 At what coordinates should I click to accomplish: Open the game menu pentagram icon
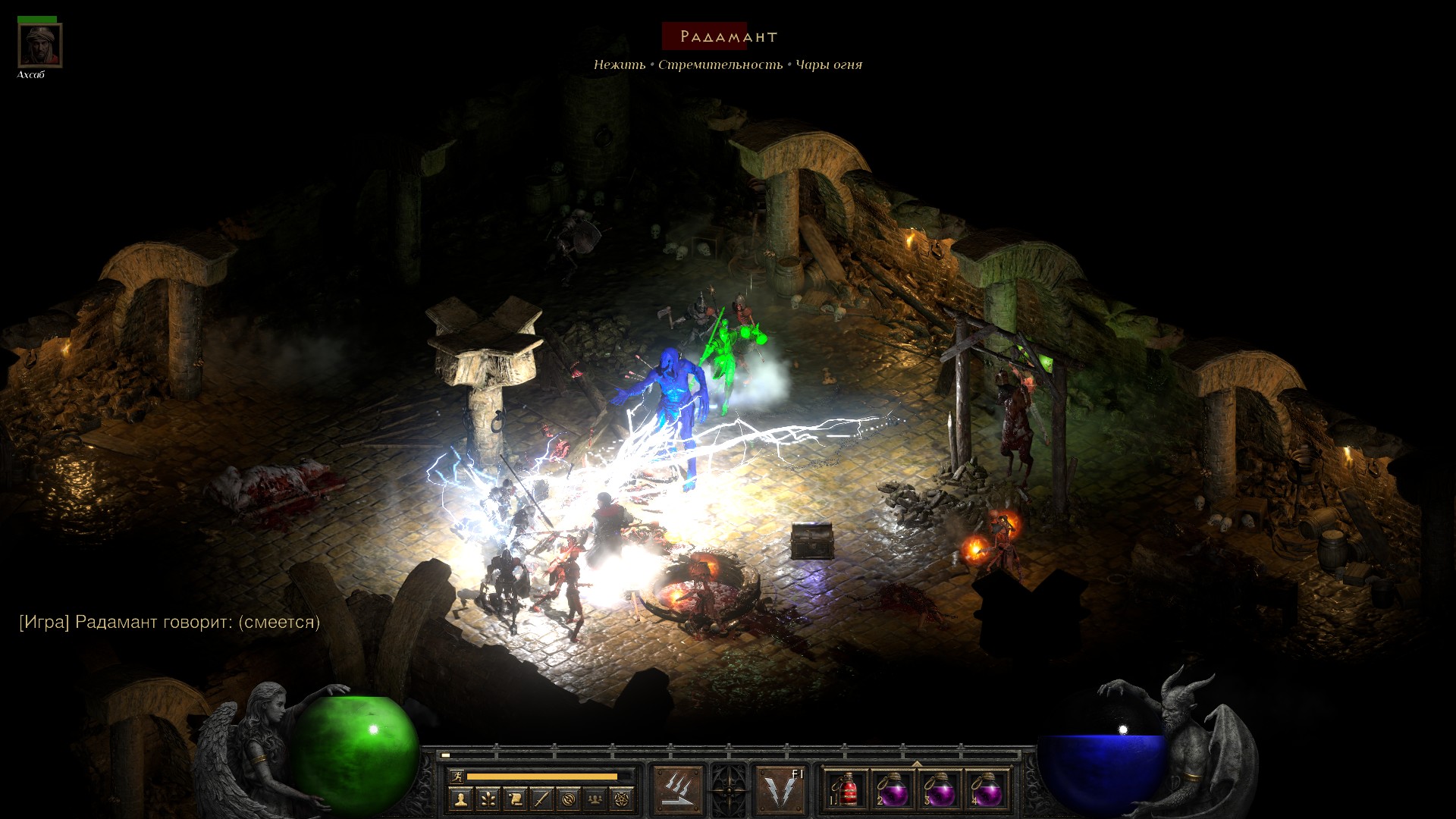[622, 799]
